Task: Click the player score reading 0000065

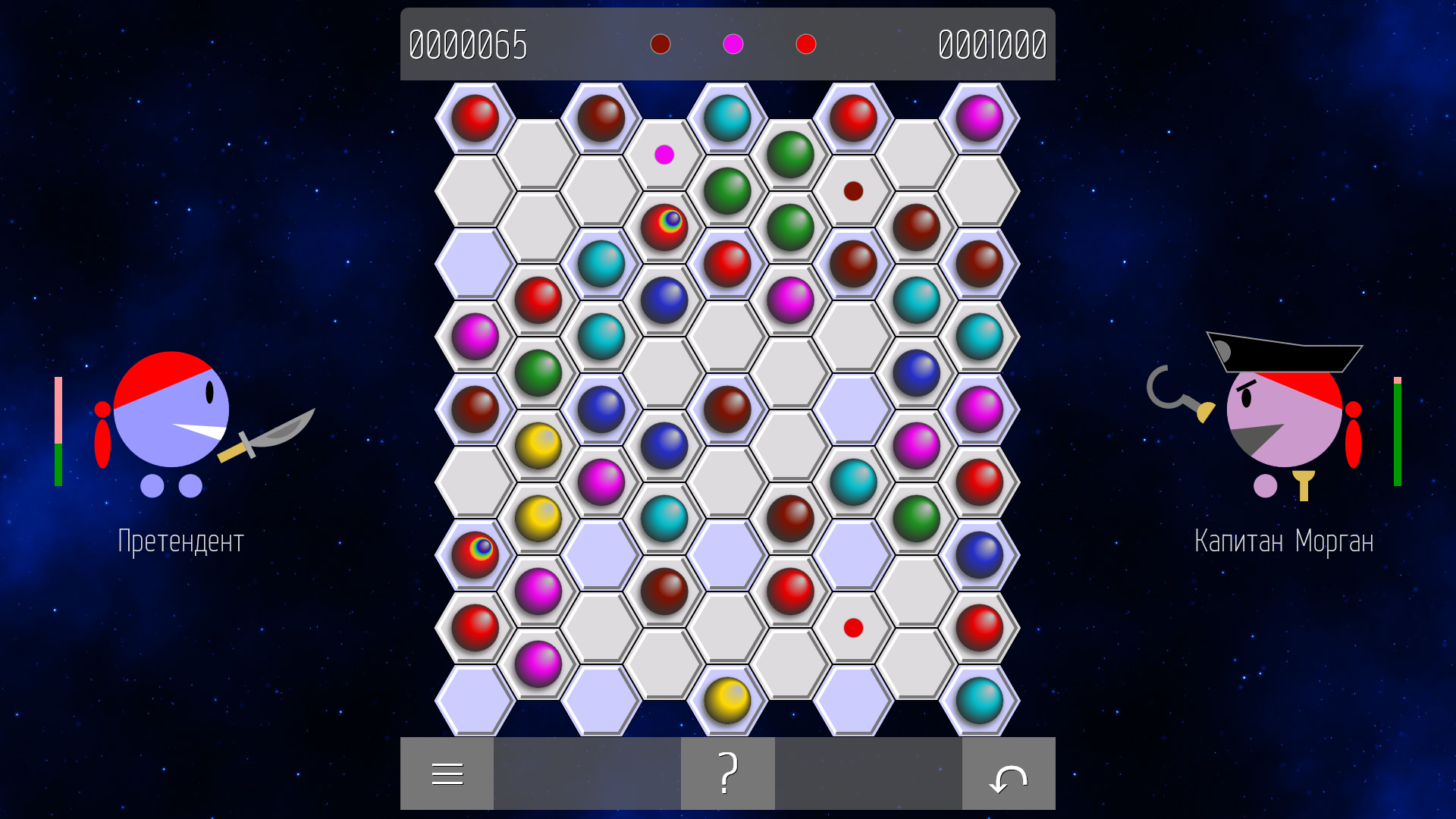Action: coord(468,45)
